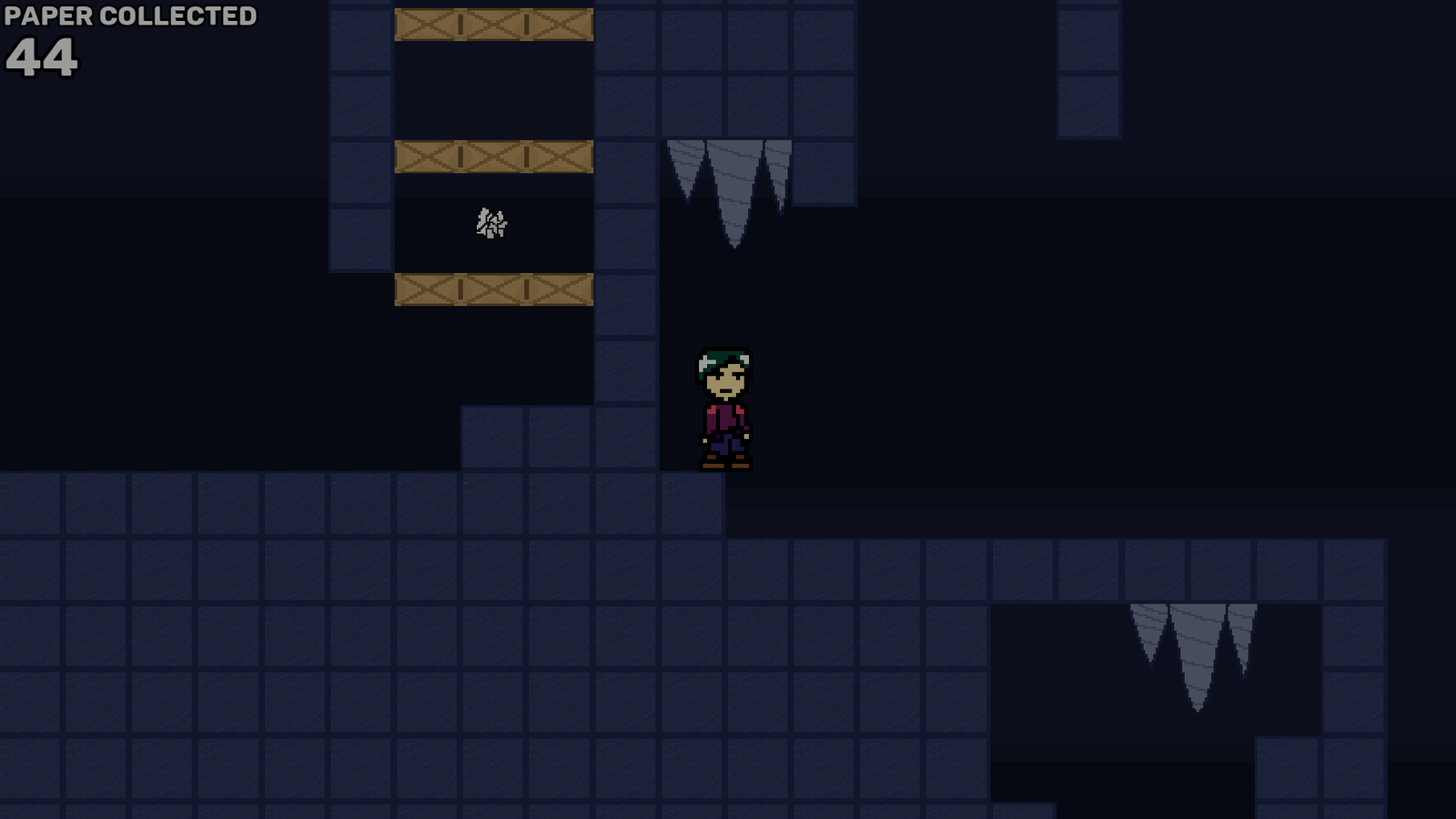Click the player's green hat
Image resolution: width=1456 pixels, height=819 pixels.
(x=723, y=355)
